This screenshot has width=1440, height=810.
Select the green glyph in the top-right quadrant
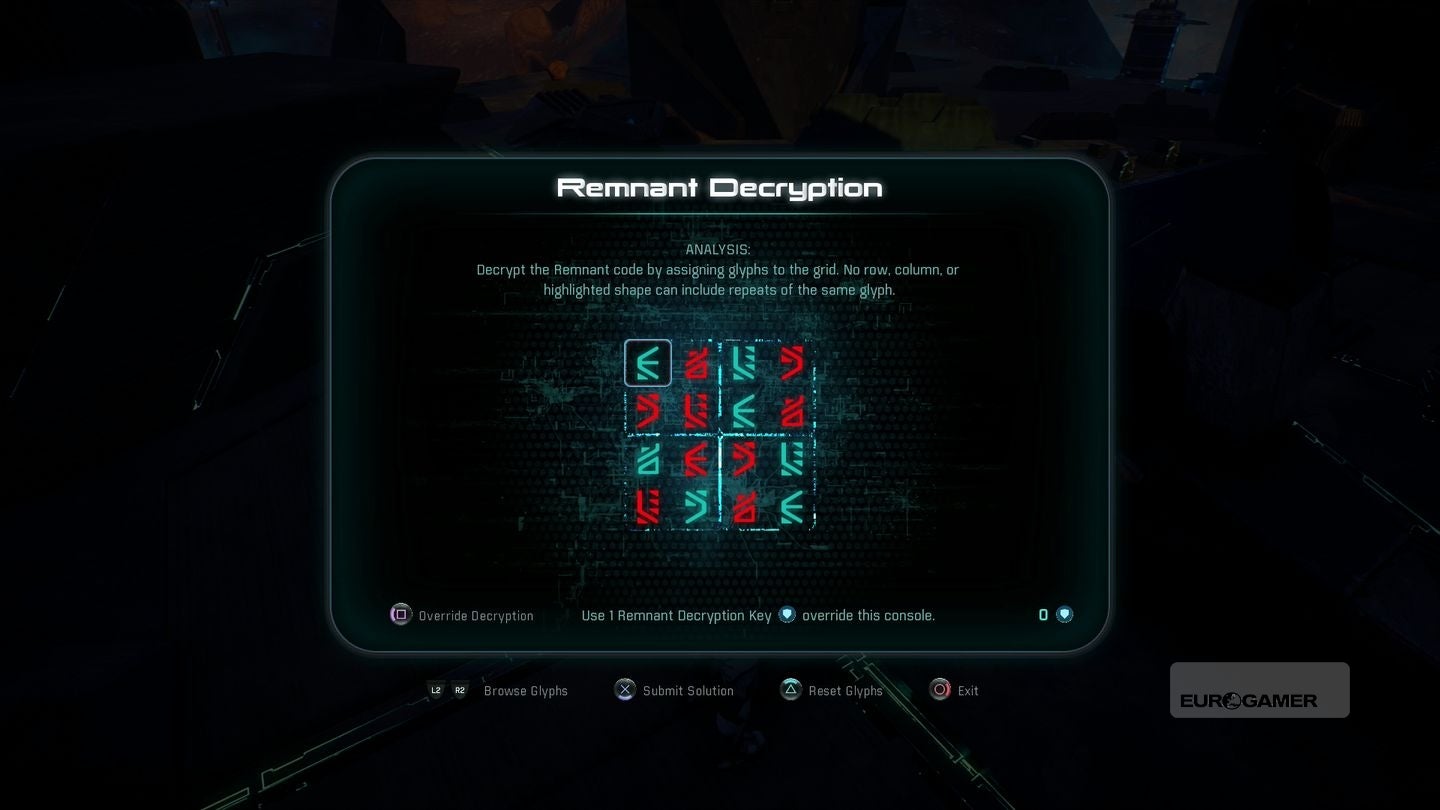[x=744, y=363]
